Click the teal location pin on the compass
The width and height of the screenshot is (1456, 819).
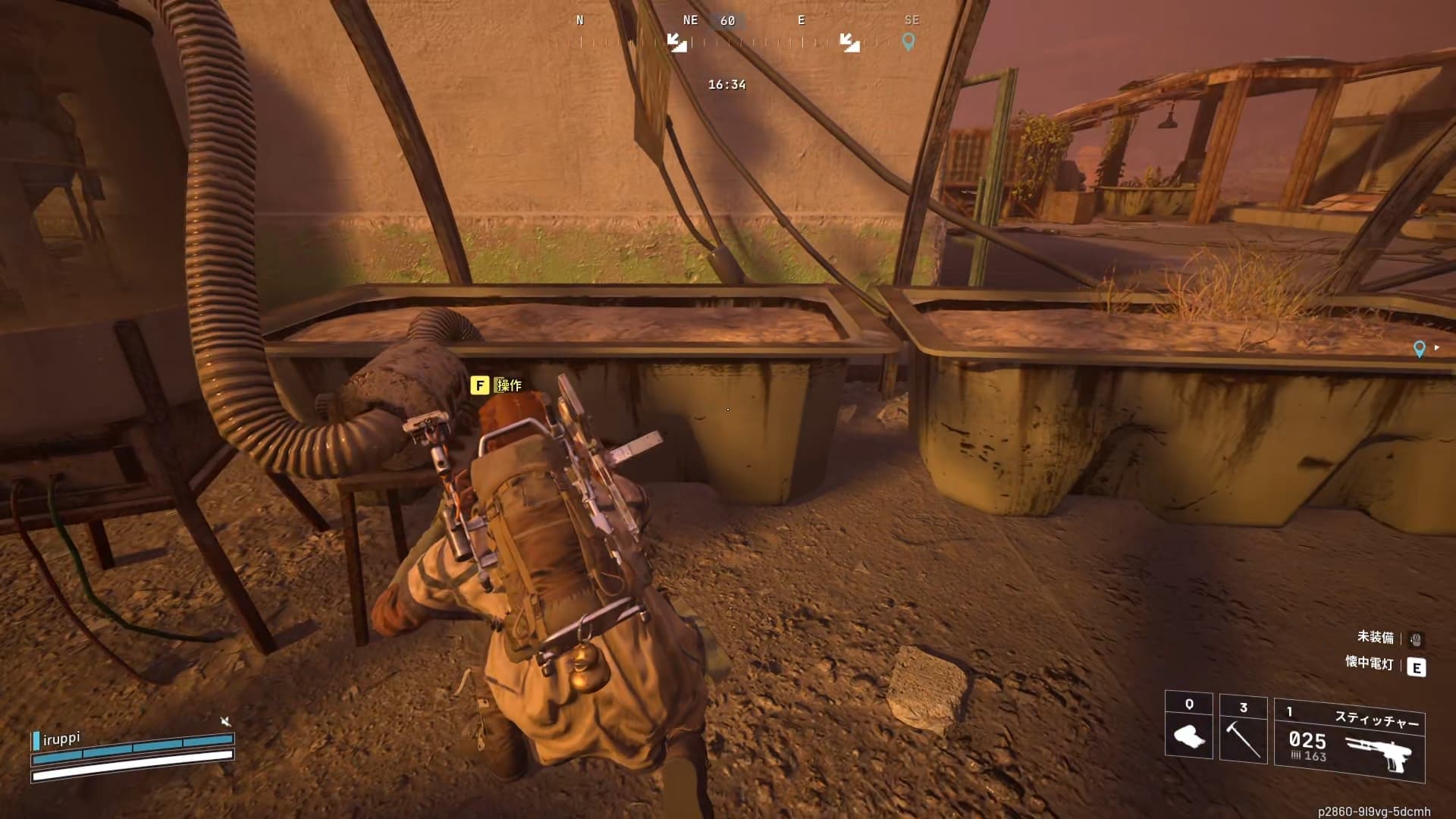click(x=908, y=42)
